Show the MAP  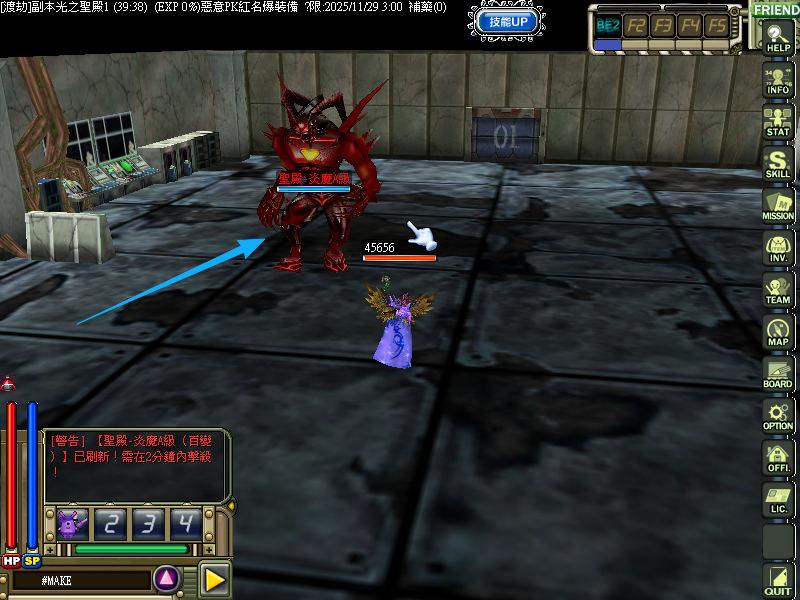778,330
